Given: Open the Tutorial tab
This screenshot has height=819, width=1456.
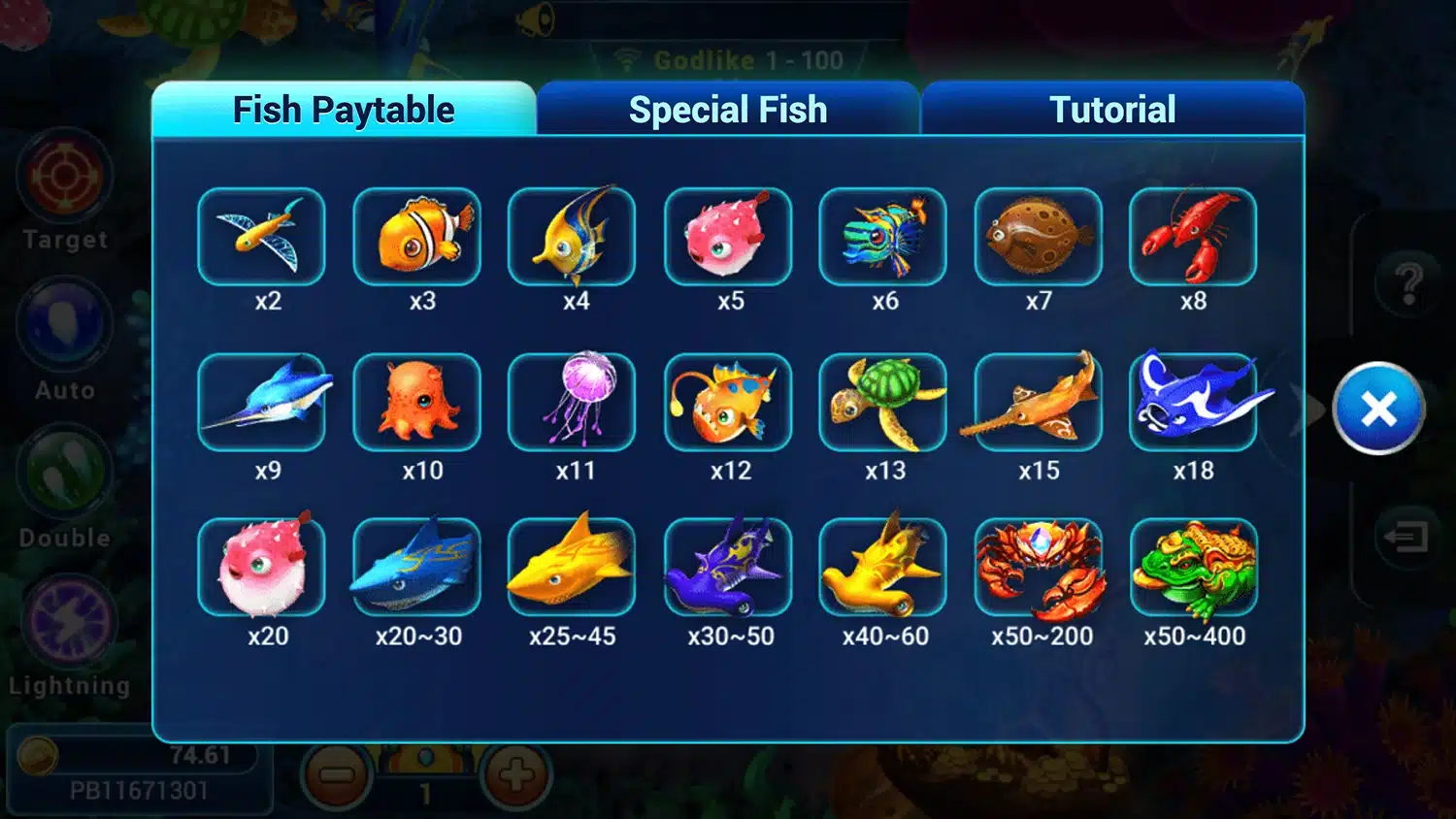Looking at the screenshot, I should pyautogui.click(x=1112, y=110).
